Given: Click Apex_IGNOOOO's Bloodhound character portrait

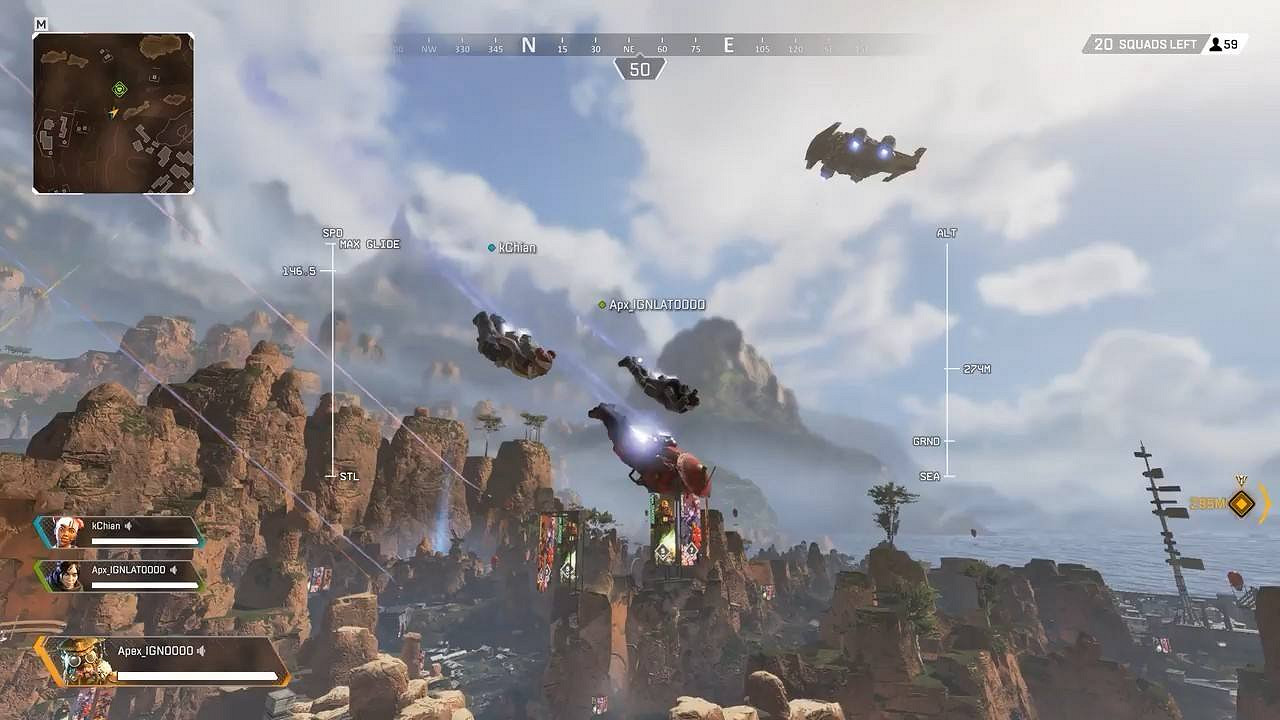Looking at the screenshot, I should coord(80,660).
